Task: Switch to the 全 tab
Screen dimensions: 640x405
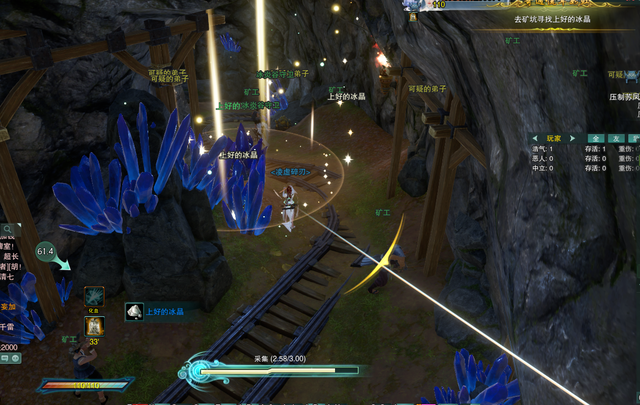Action: coord(596,138)
